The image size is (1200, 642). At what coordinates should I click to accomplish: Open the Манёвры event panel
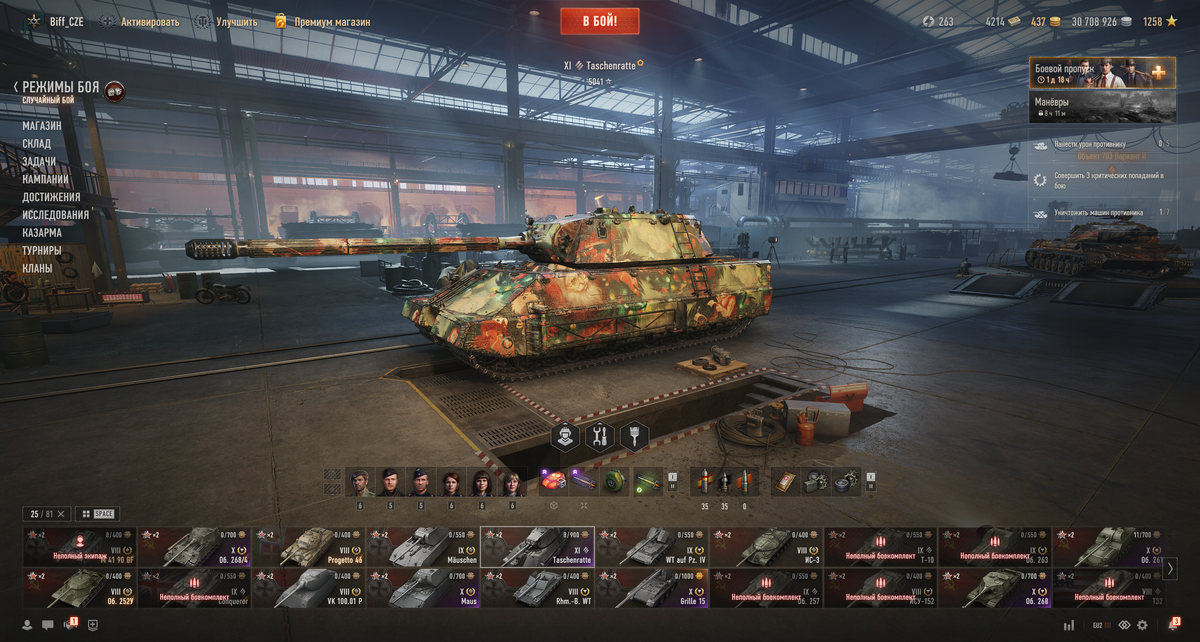1102,107
